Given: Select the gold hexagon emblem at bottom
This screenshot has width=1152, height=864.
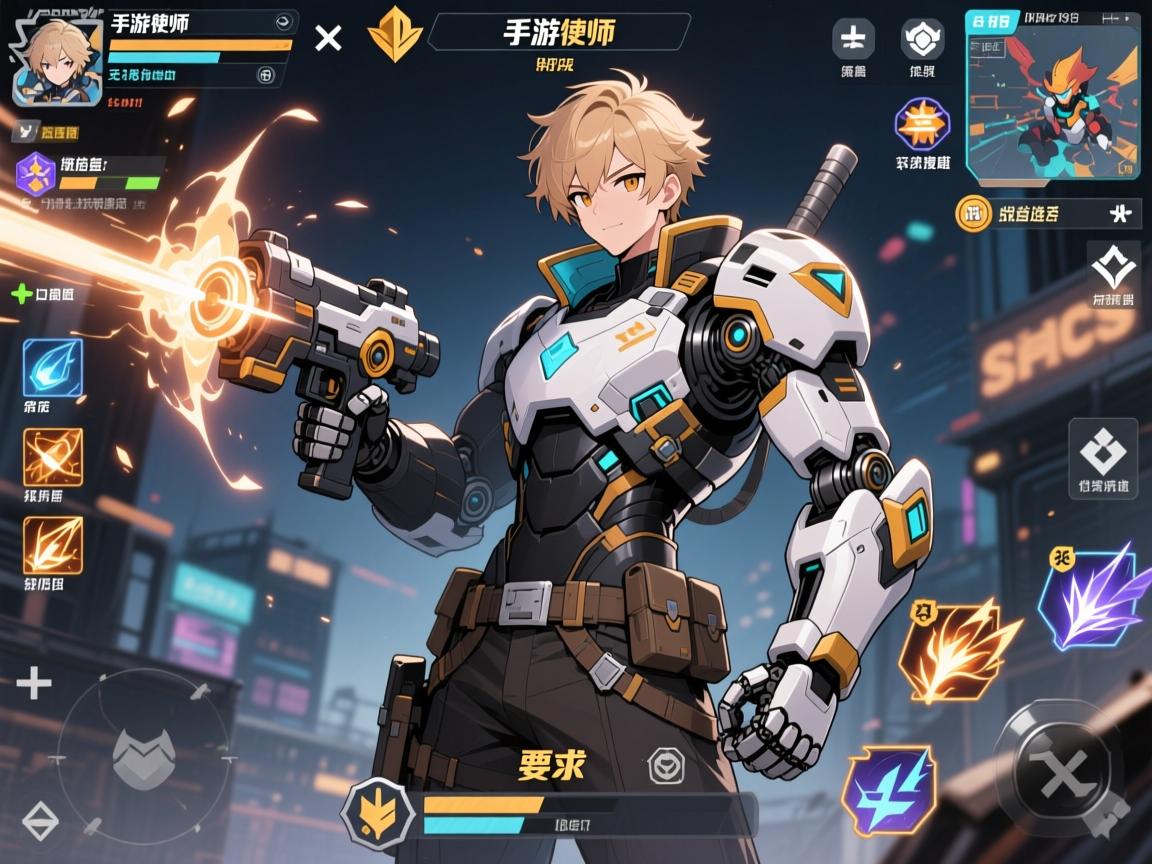Looking at the screenshot, I should [x=378, y=811].
